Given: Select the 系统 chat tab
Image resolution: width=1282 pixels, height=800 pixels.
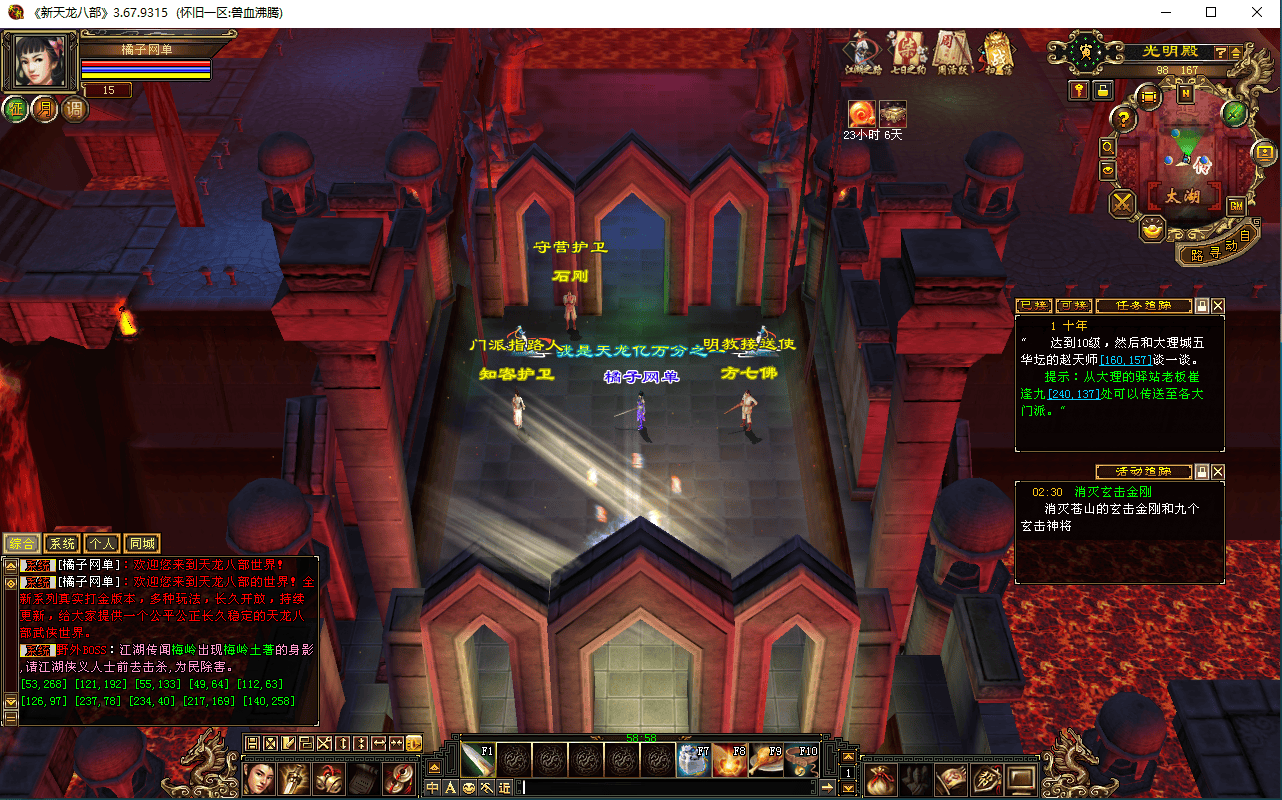Looking at the screenshot, I should [x=63, y=544].
